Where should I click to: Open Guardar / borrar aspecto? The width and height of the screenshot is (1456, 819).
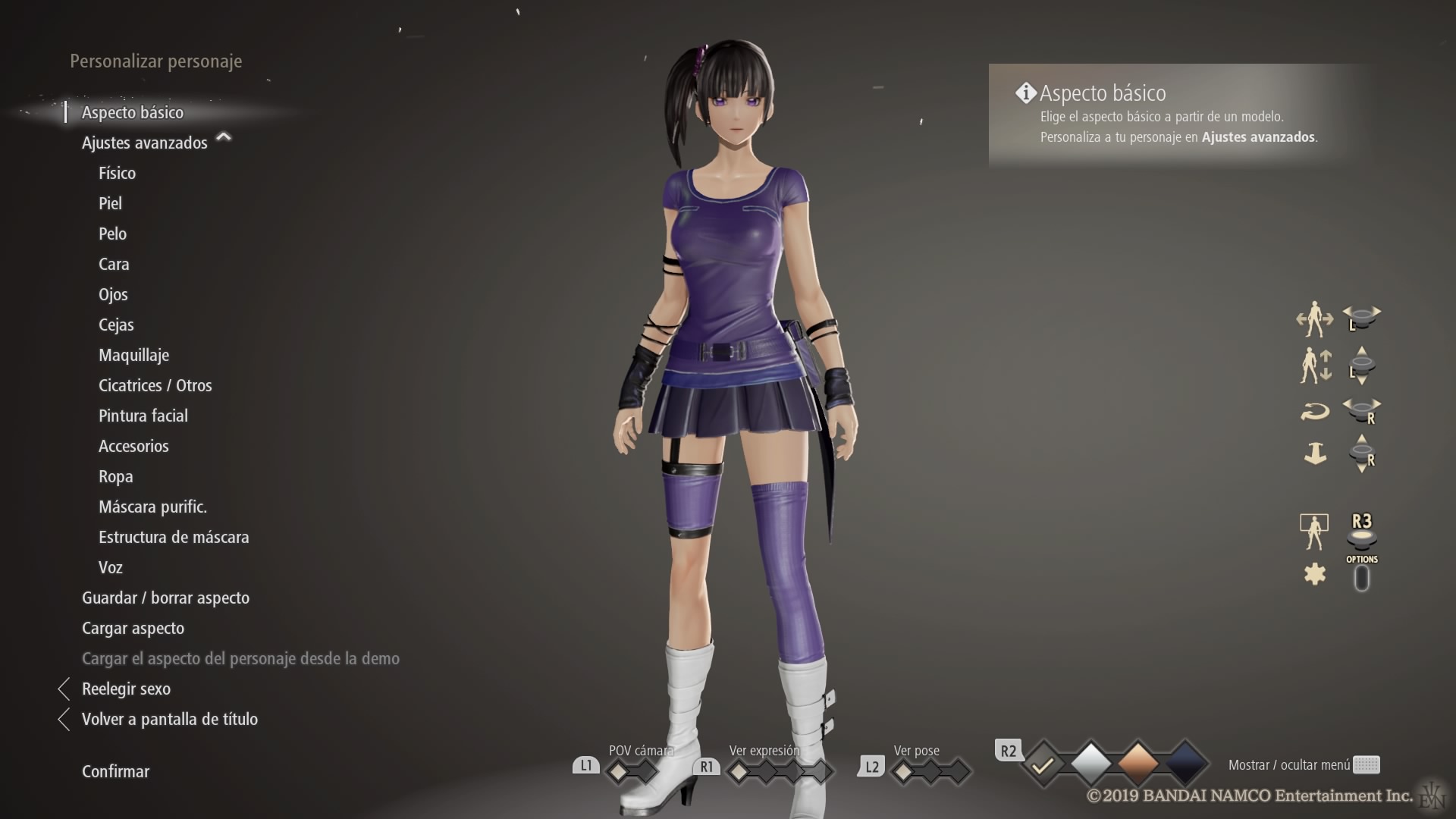(165, 598)
